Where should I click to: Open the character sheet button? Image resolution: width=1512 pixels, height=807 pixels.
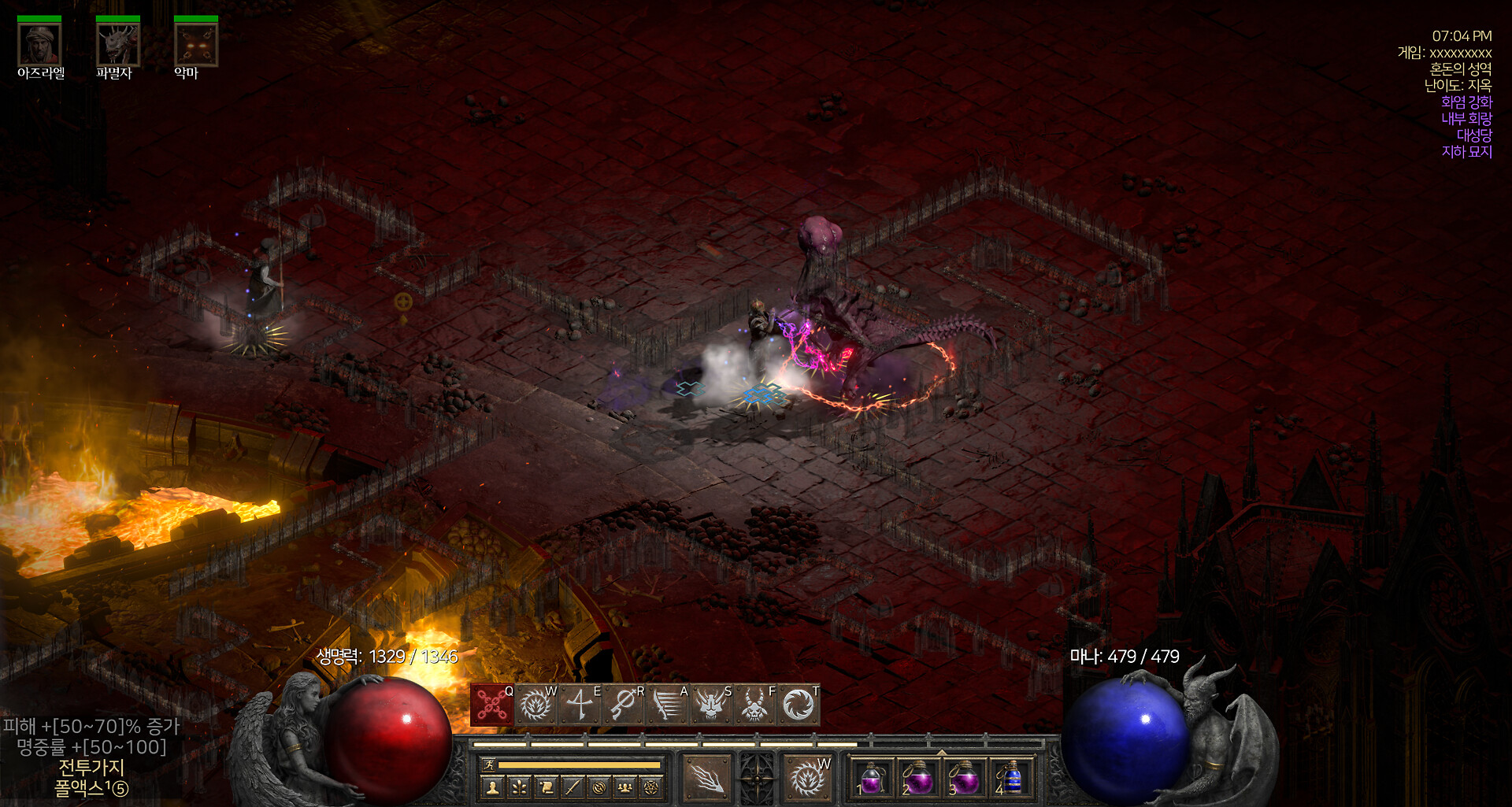click(493, 787)
